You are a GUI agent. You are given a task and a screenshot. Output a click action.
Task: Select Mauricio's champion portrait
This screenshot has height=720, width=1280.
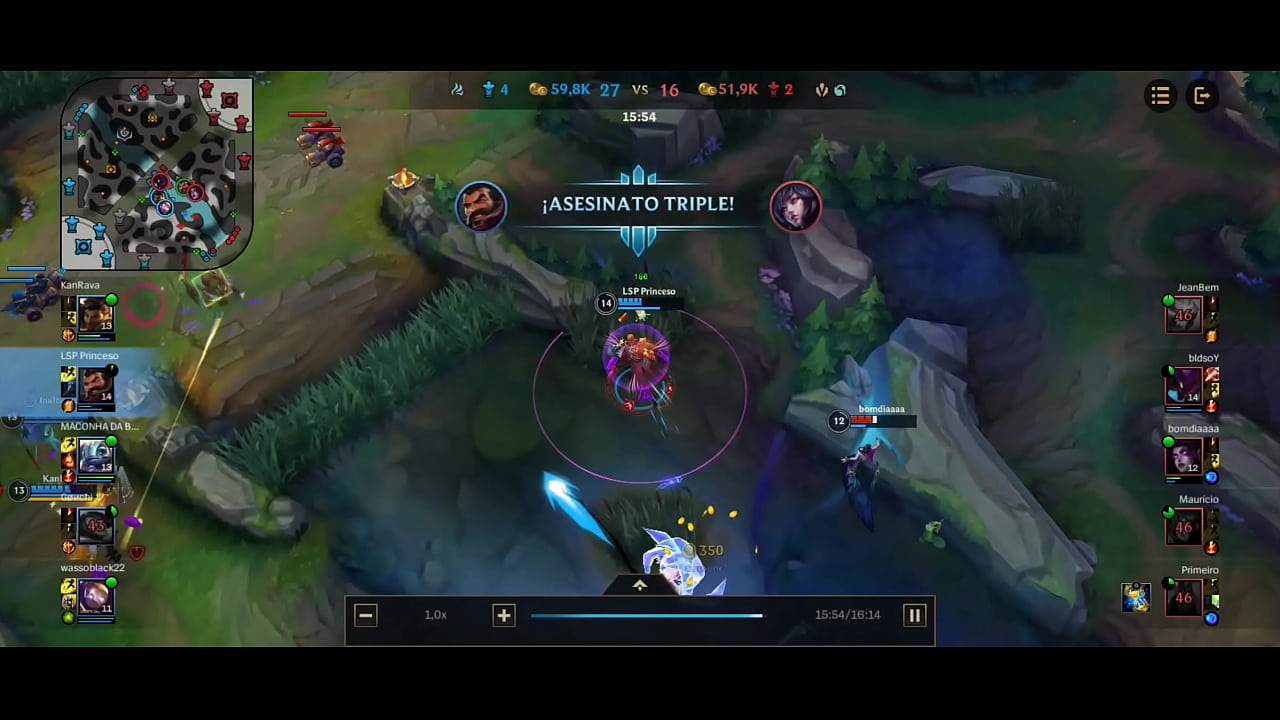(1185, 527)
